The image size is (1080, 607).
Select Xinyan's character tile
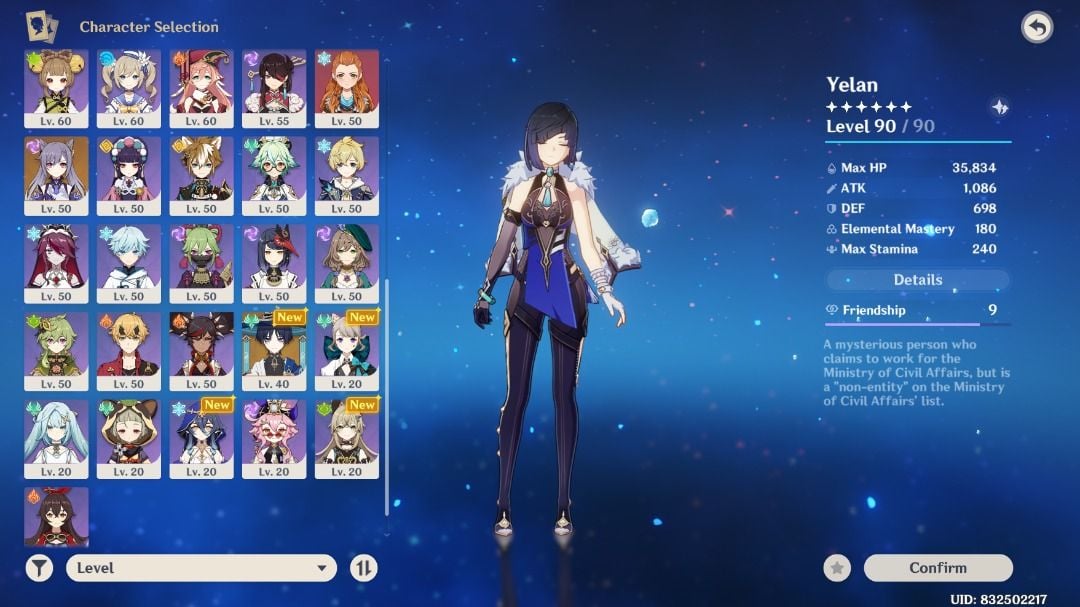point(201,350)
